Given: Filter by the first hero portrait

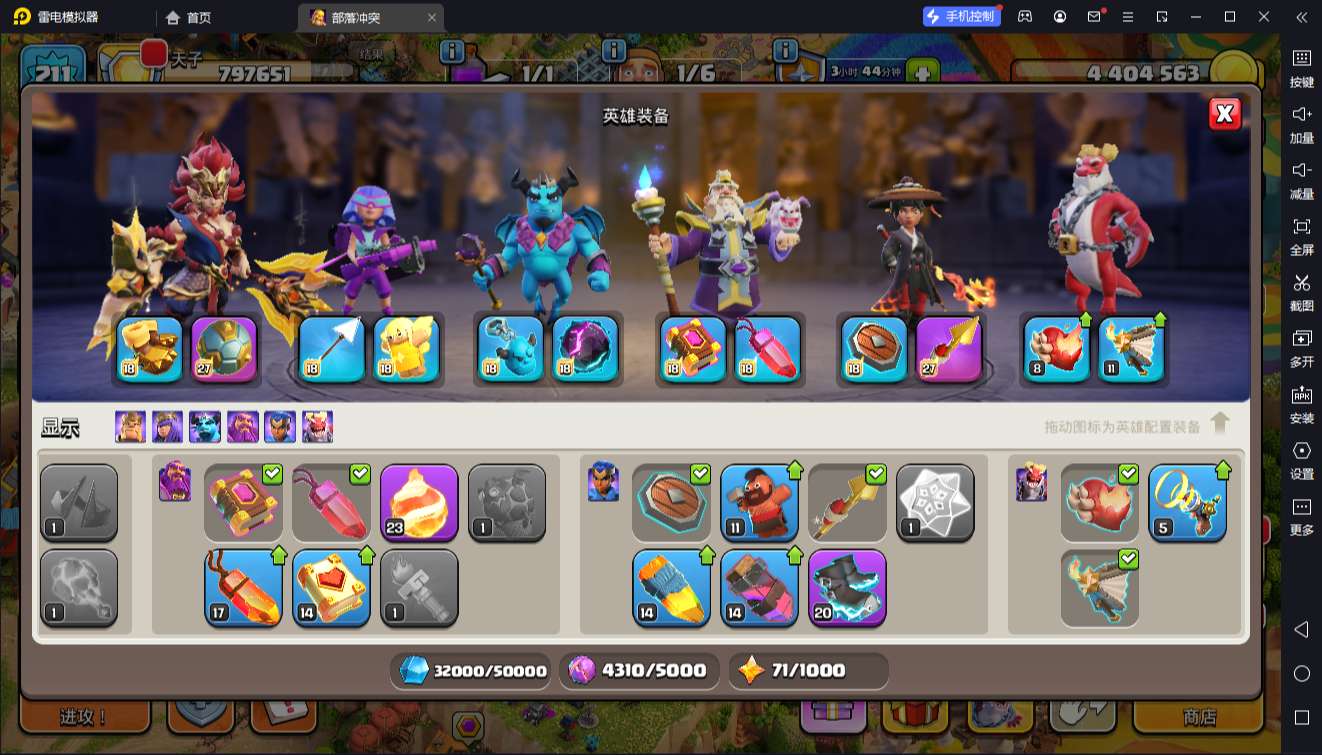Looking at the screenshot, I should [130, 427].
